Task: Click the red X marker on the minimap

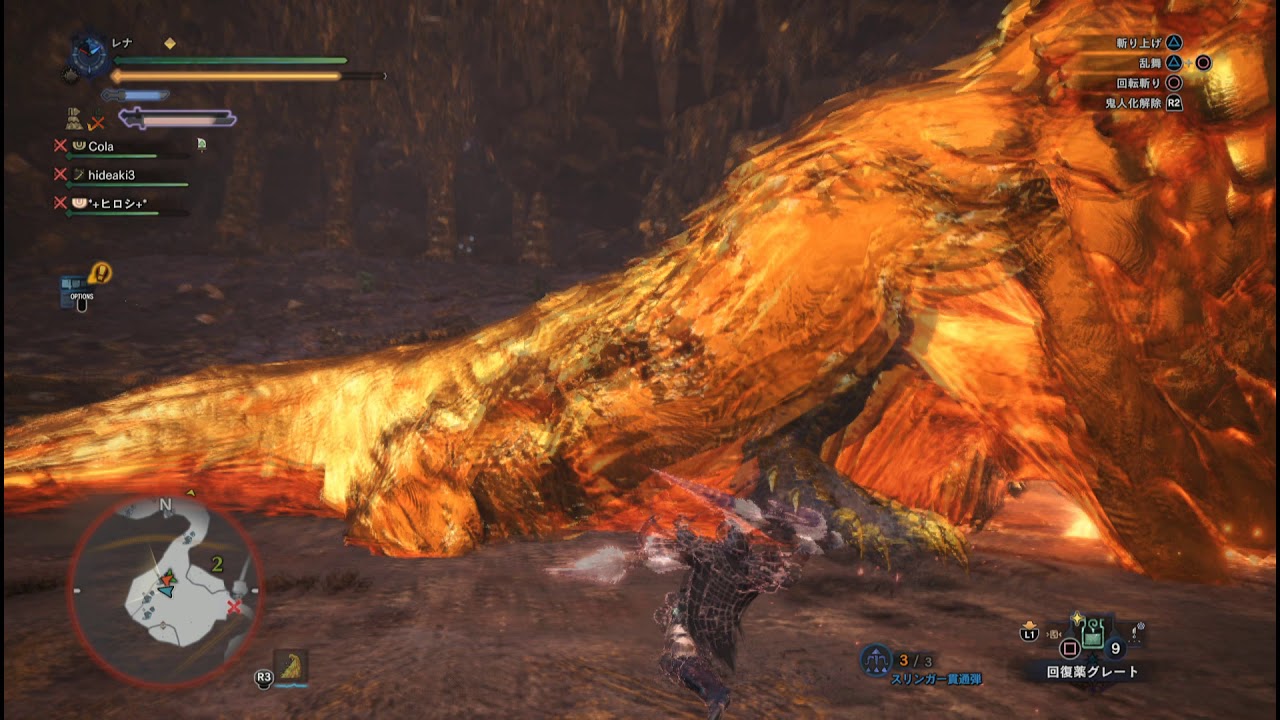Action: (234, 607)
